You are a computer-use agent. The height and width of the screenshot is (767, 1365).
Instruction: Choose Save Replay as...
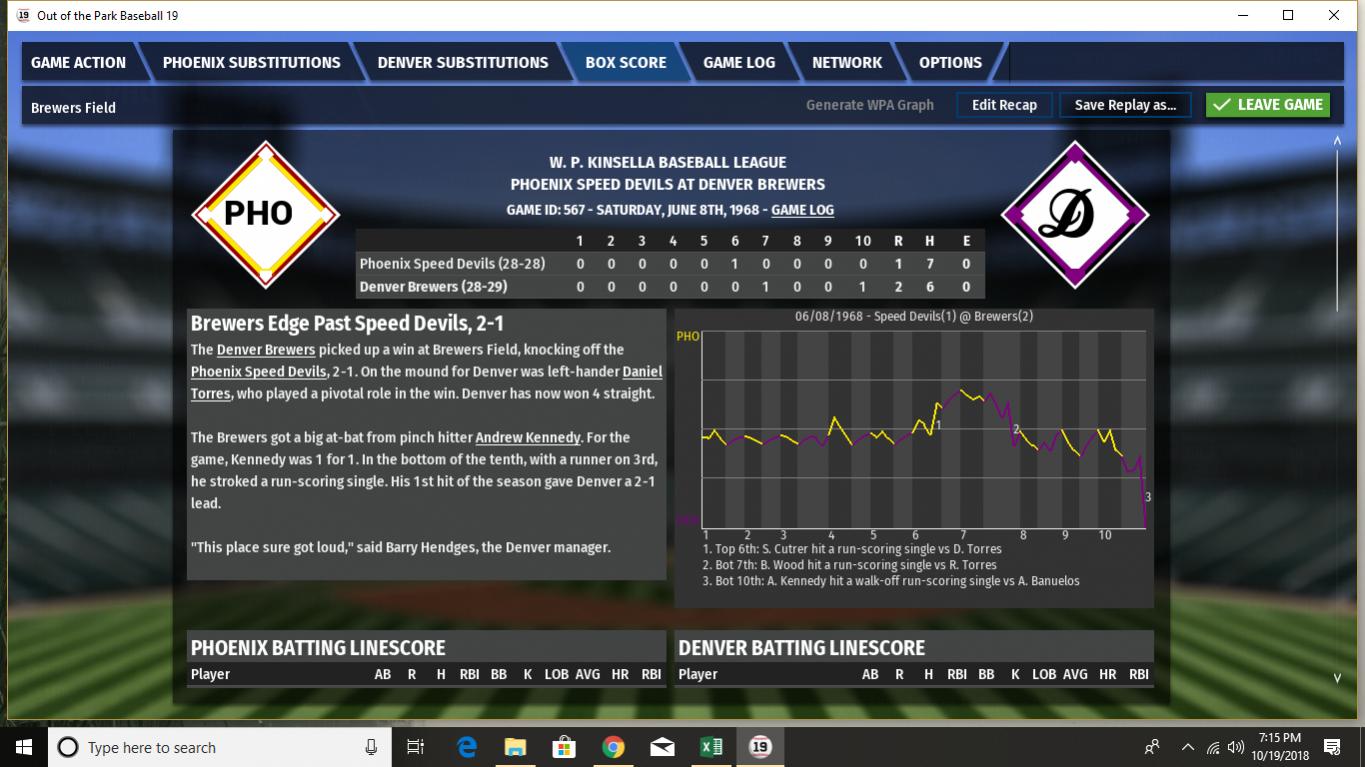(1125, 105)
